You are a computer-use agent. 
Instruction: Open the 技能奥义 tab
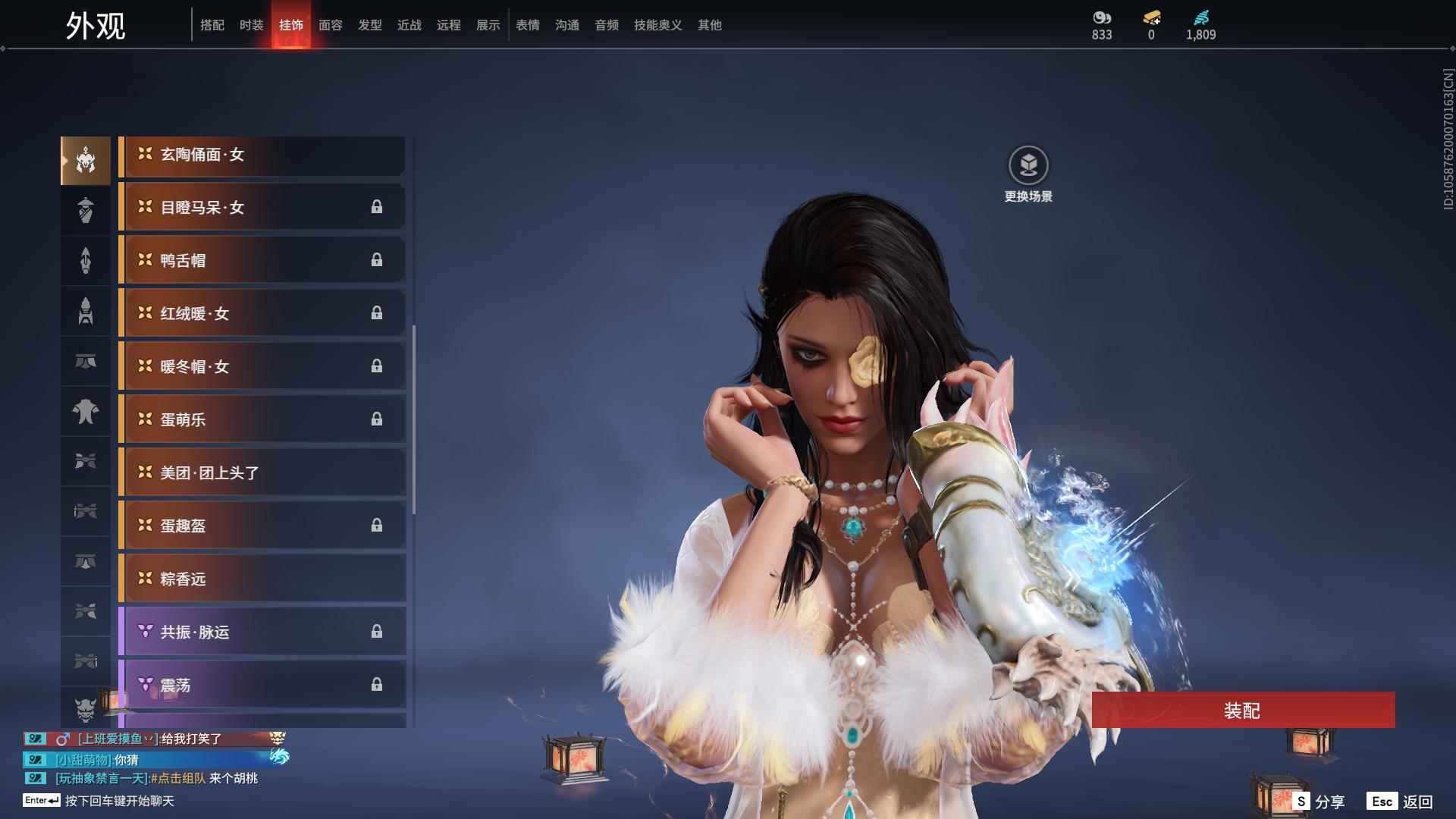click(x=658, y=25)
